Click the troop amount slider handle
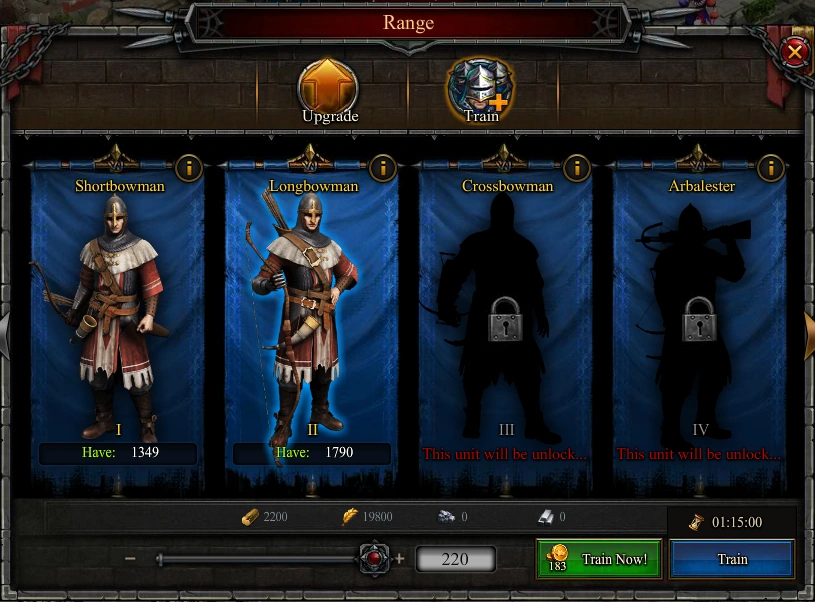 pos(374,558)
